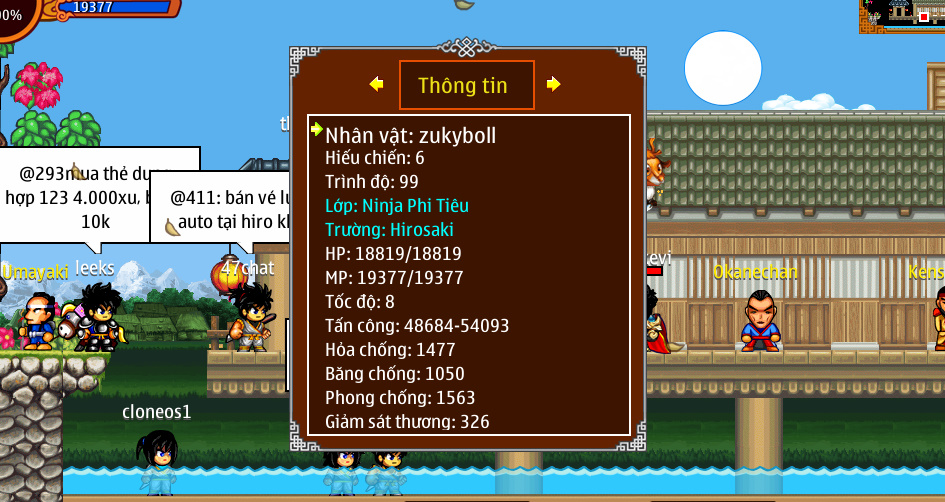Select the Trường: Hirosaki row
The width and height of the screenshot is (945, 502).
click(x=390, y=230)
